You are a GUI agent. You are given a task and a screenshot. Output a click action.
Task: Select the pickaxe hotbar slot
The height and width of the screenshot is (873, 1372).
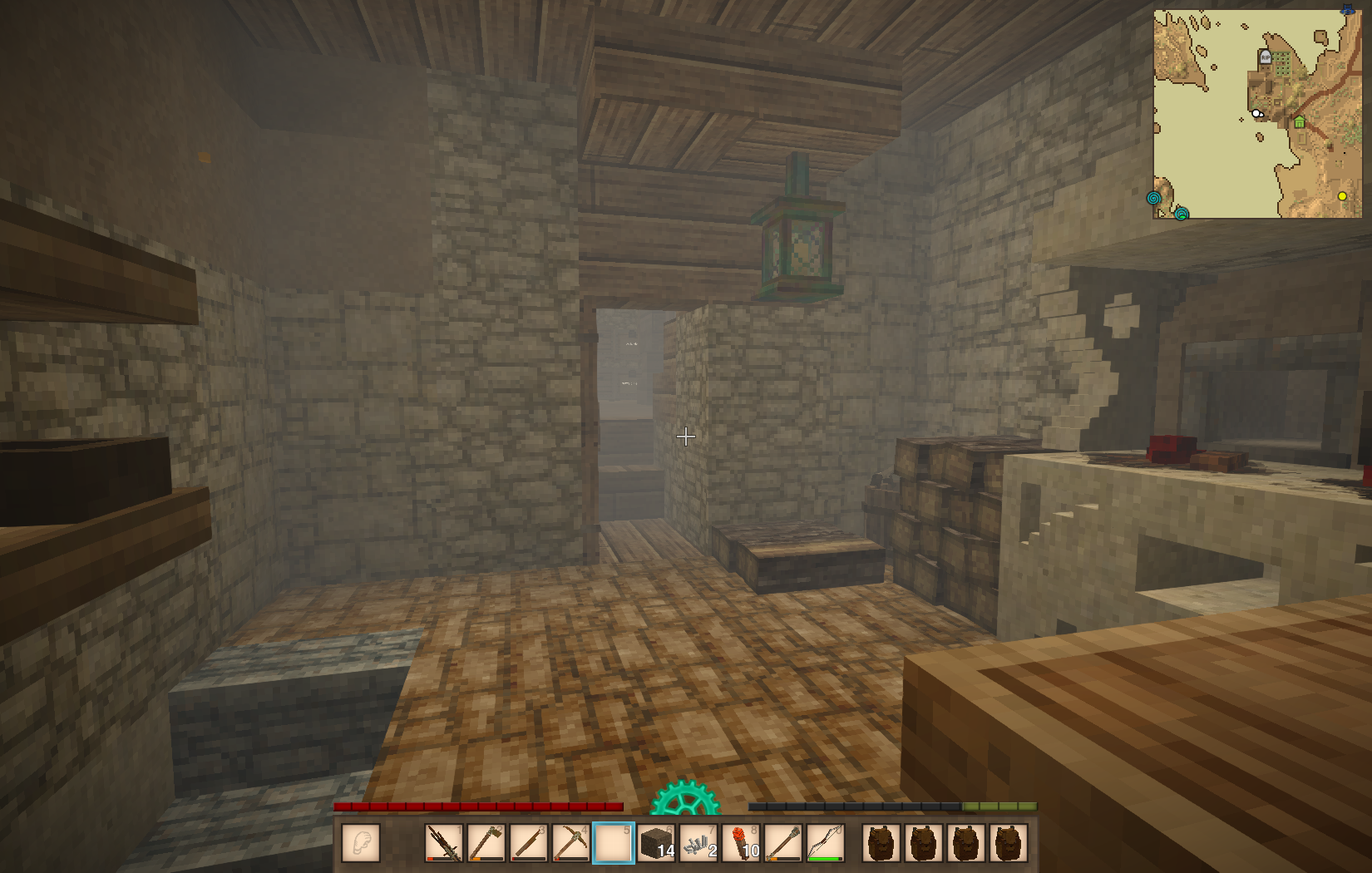click(x=571, y=843)
